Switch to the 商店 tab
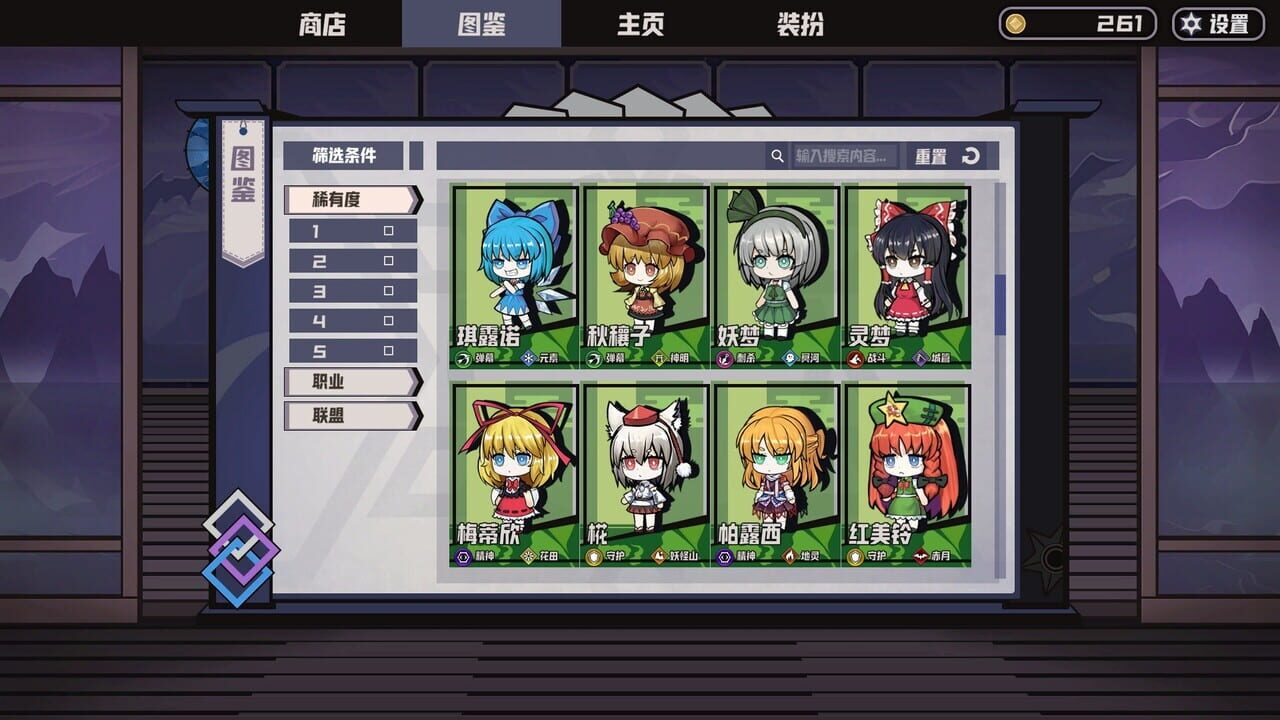The image size is (1280, 720). (x=321, y=24)
